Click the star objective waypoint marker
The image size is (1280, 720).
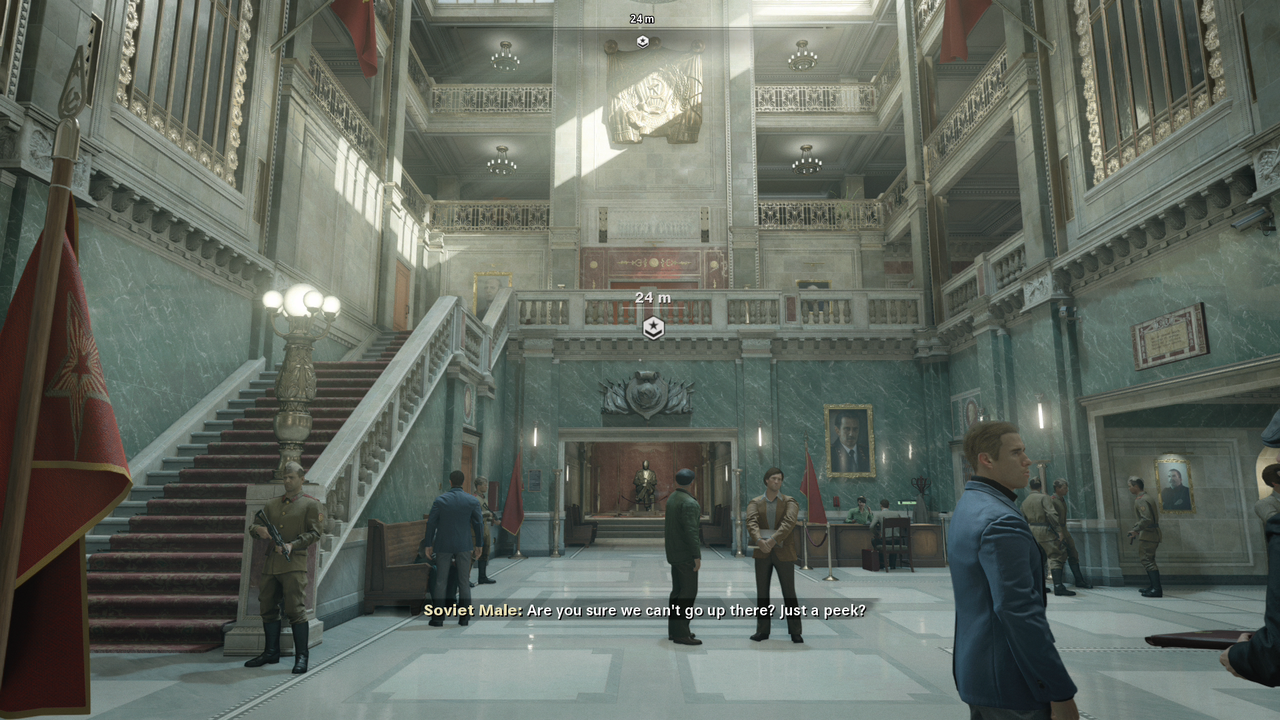(653, 327)
